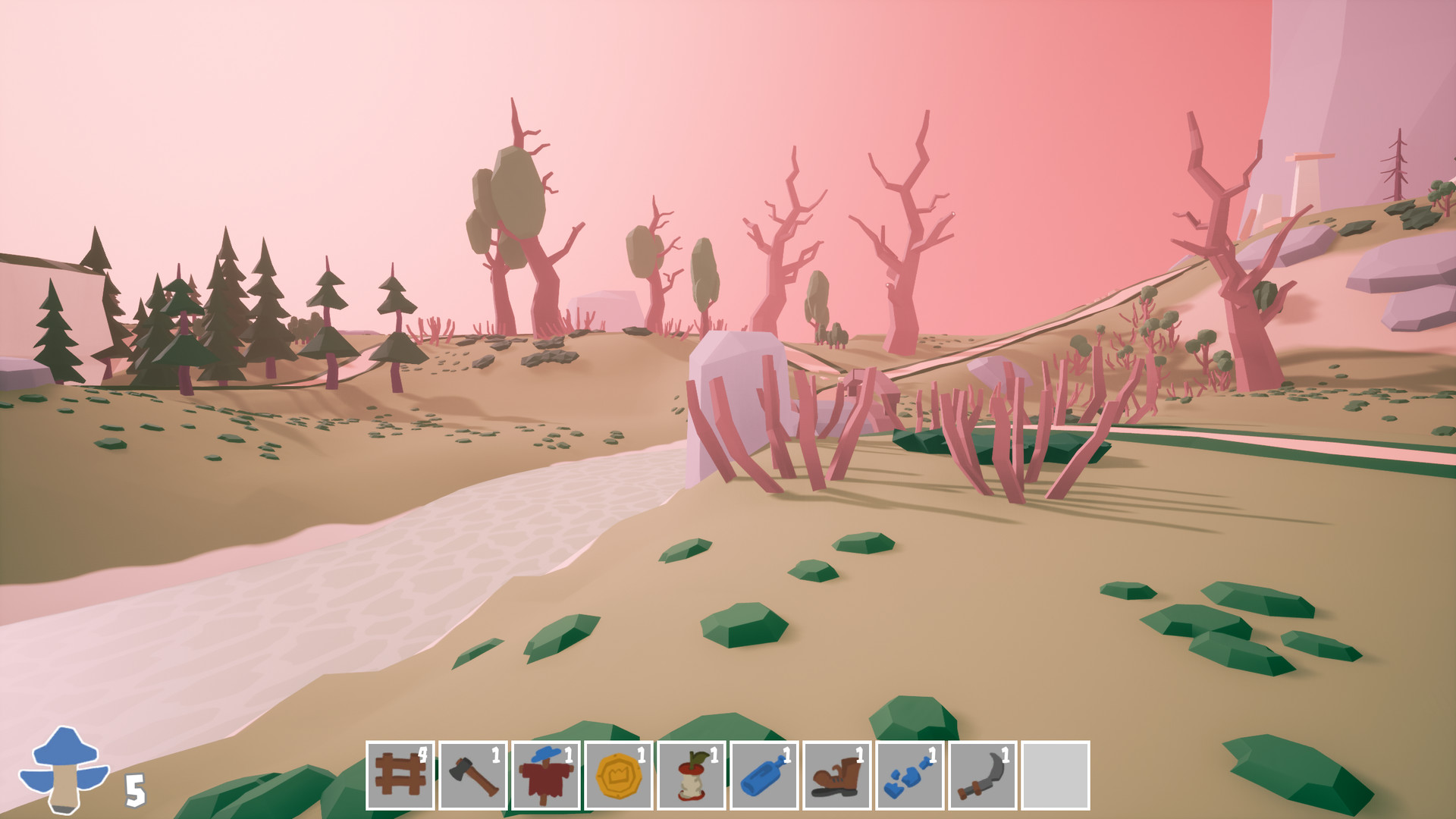Screen dimensions: 1456x819
Task: Click the mushroom count number 5
Action: (x=133, y=791)
